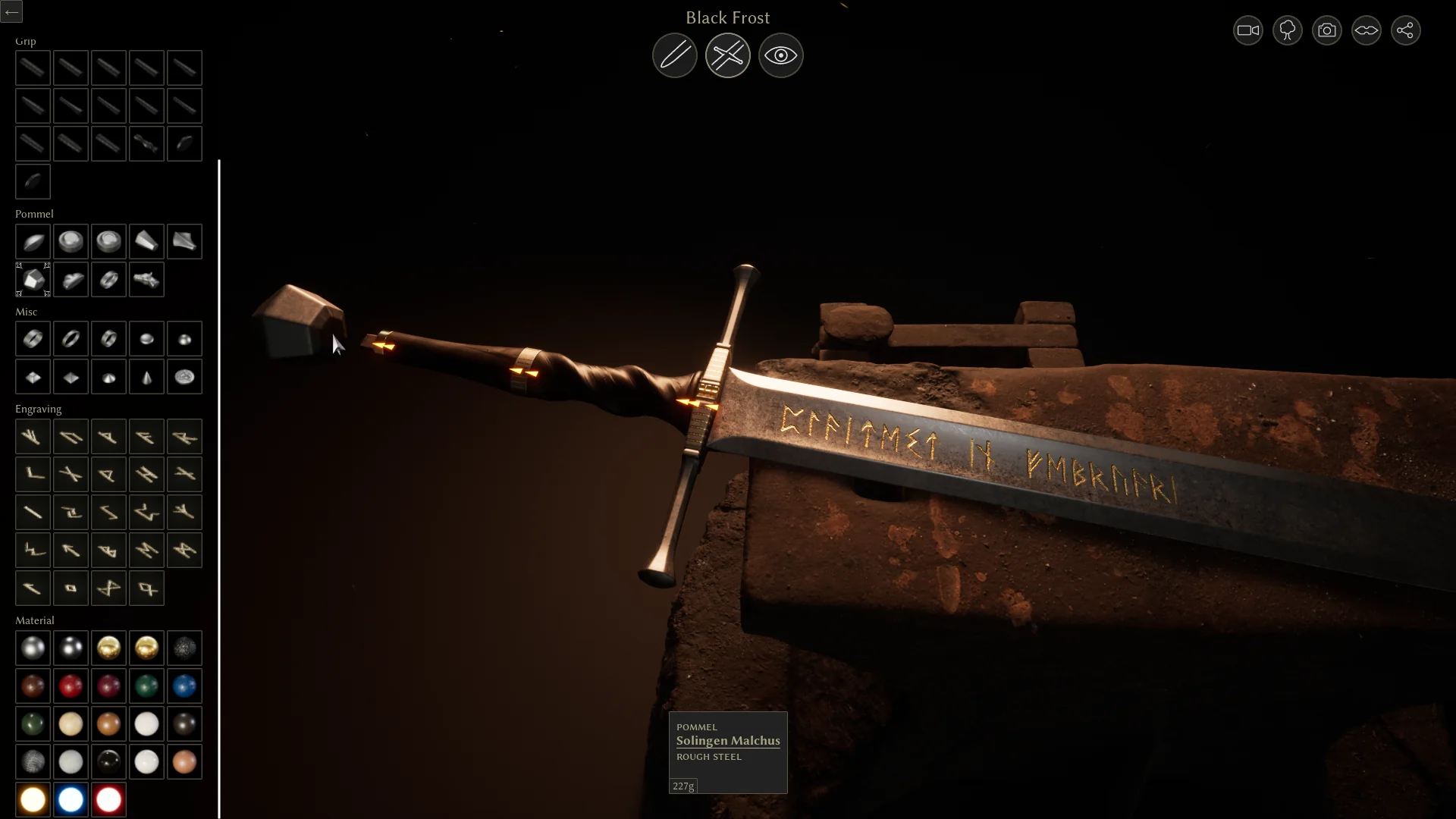Select the blue glow material
The height and width of the screenshot is (819, 1456).
pyautogui.click(x=71, y=800)
